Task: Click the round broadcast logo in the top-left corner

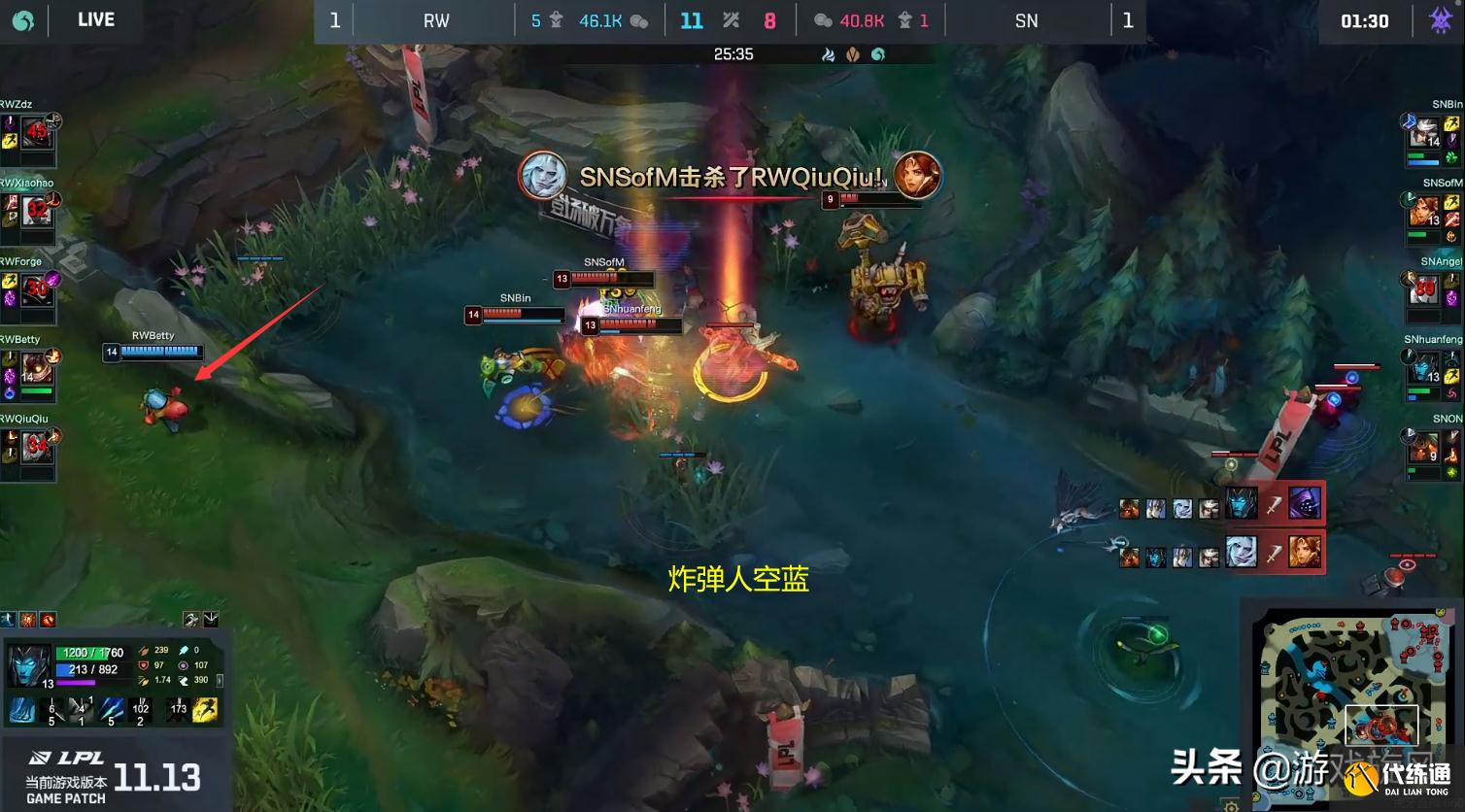Action: pos(21,19)
